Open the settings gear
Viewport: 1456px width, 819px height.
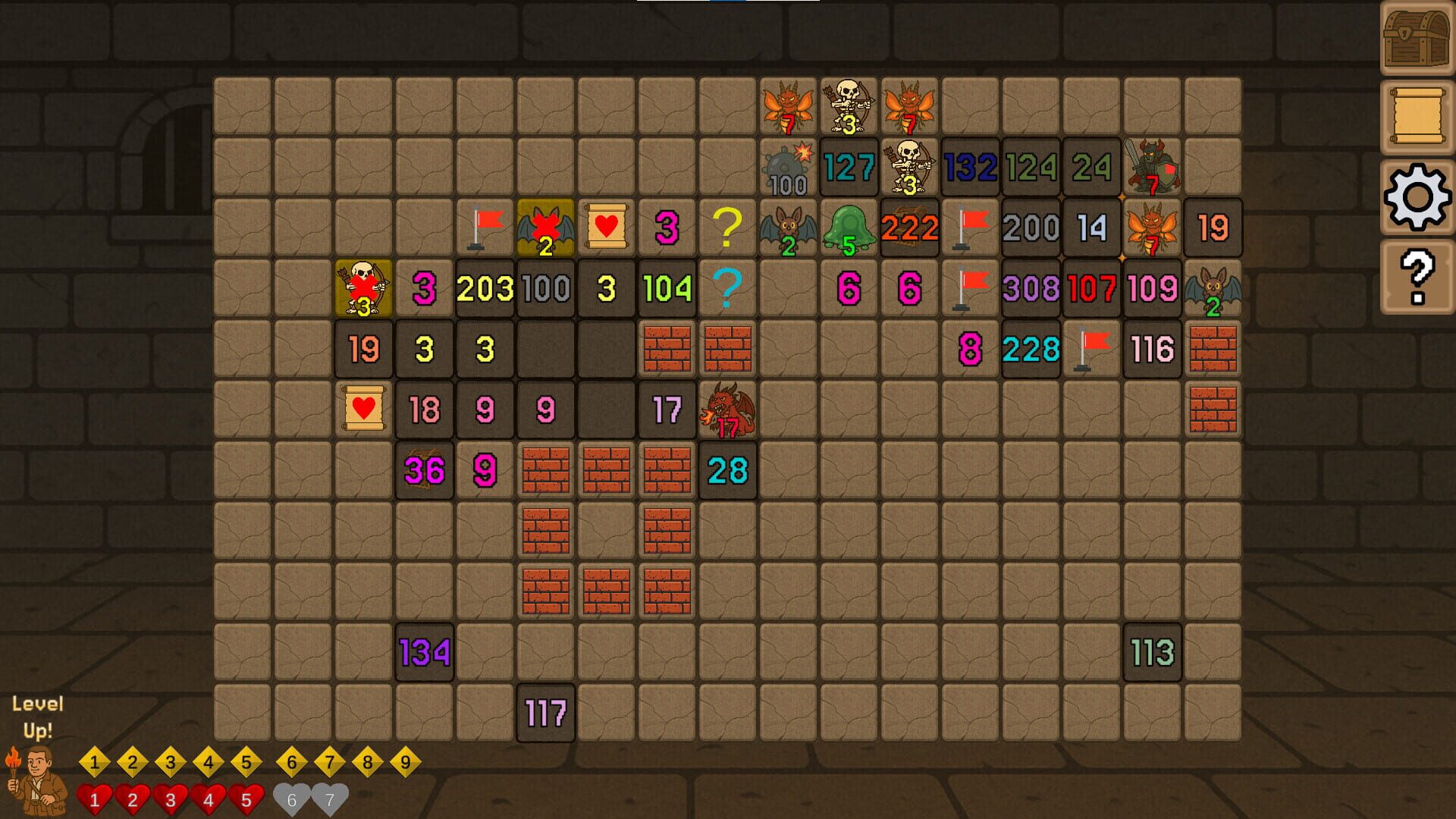point(1417,196)
